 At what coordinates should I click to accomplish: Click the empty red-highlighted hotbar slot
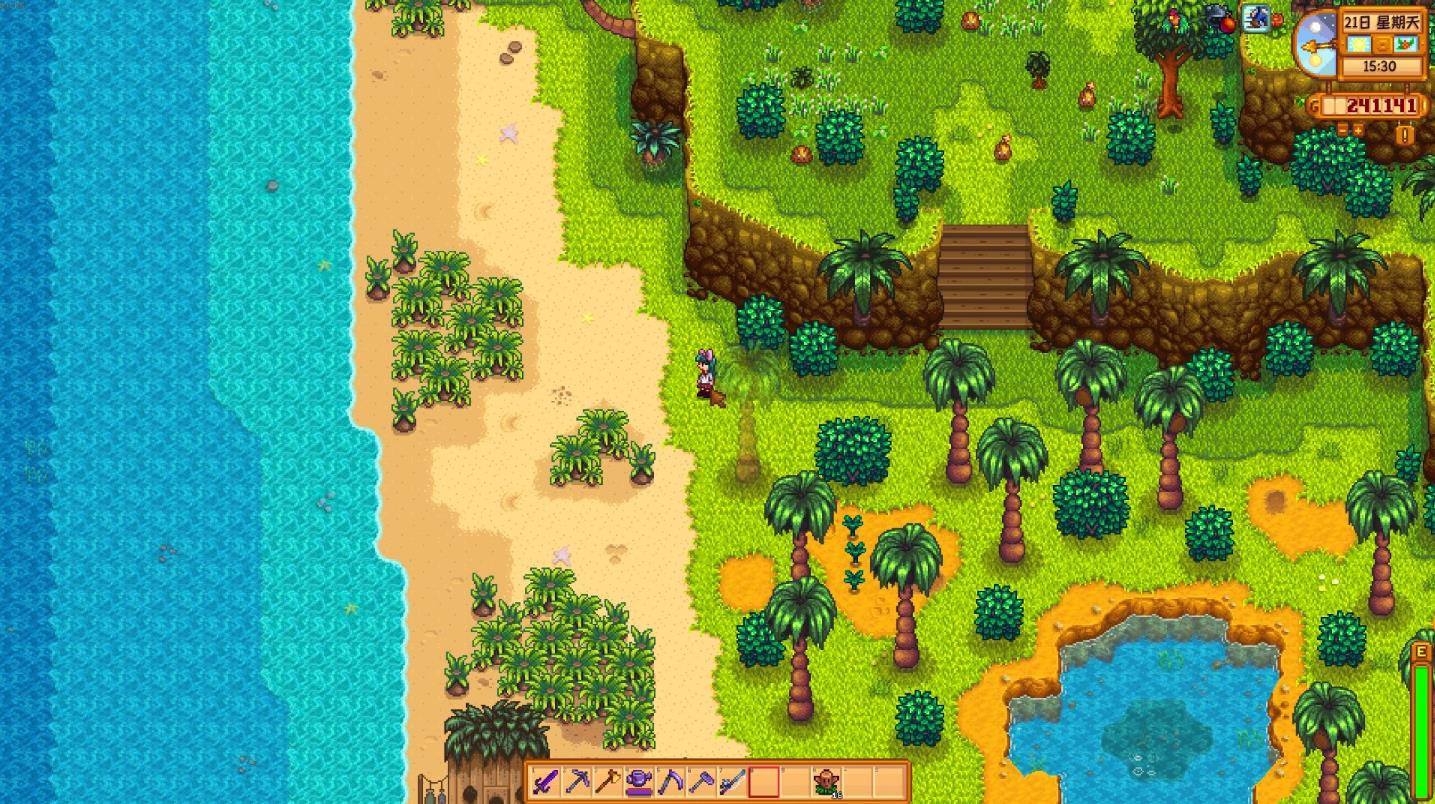[x=764, y=781]
